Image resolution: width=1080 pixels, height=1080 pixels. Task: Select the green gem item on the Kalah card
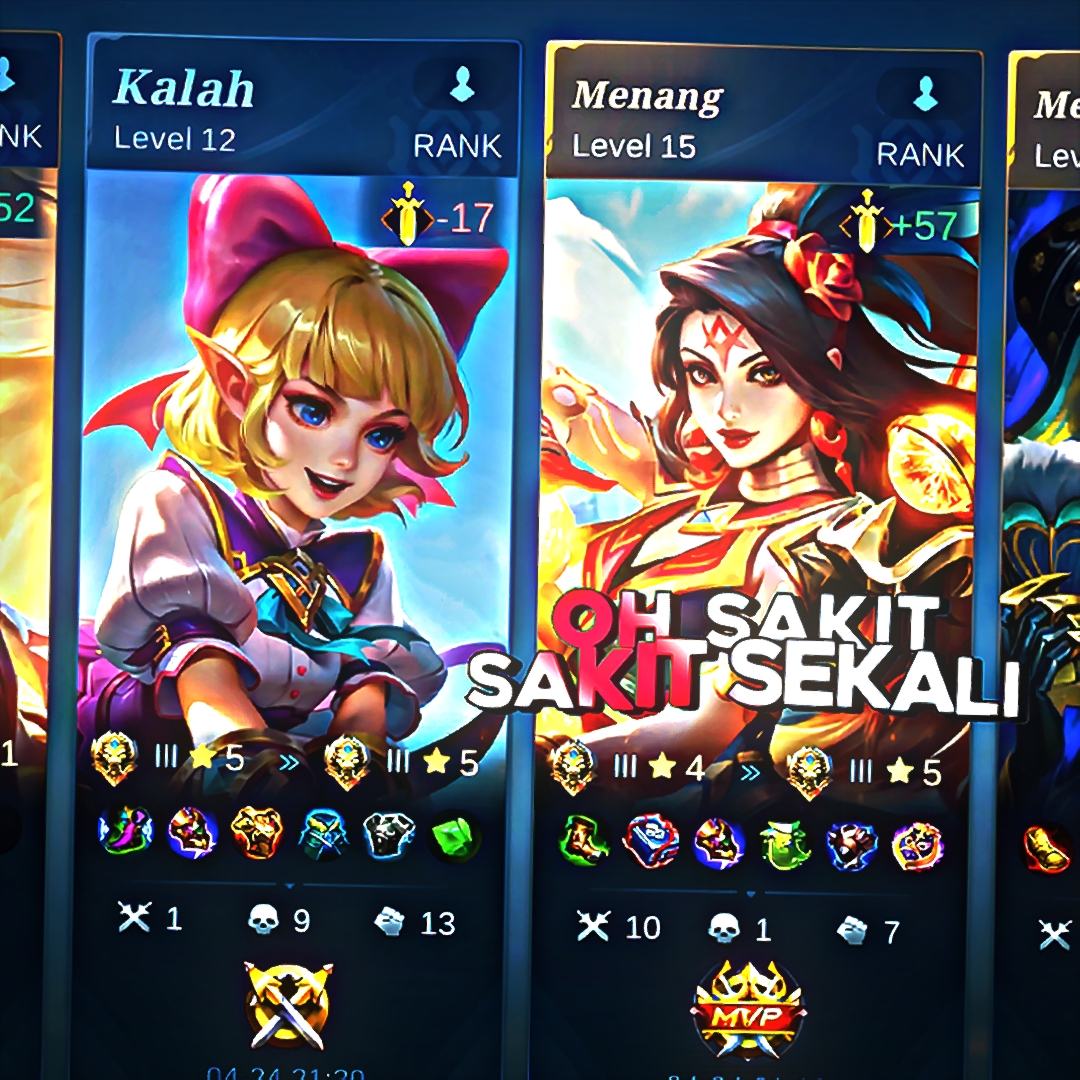click(455, 837)
